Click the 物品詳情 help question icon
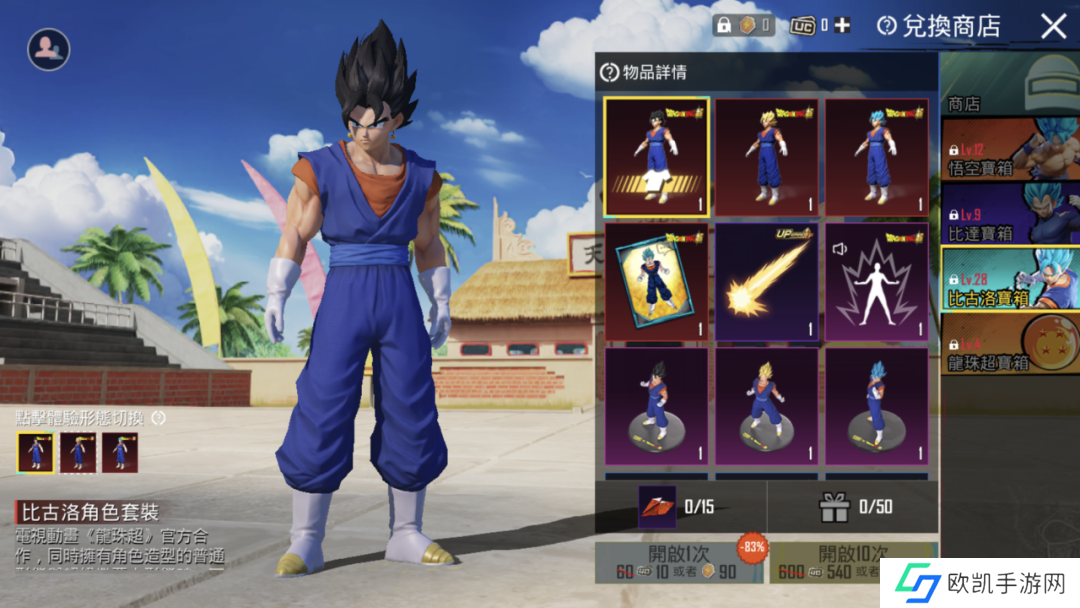This screenshot has width=1080, height=608. point(609,72)
